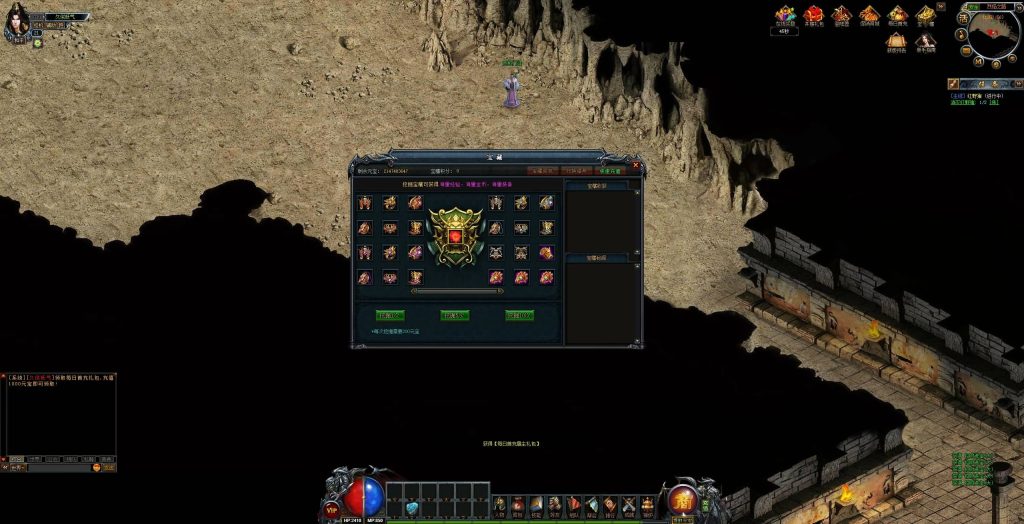Open the red gift box event icon
The image size is (1024, 524).
[814, 14]
